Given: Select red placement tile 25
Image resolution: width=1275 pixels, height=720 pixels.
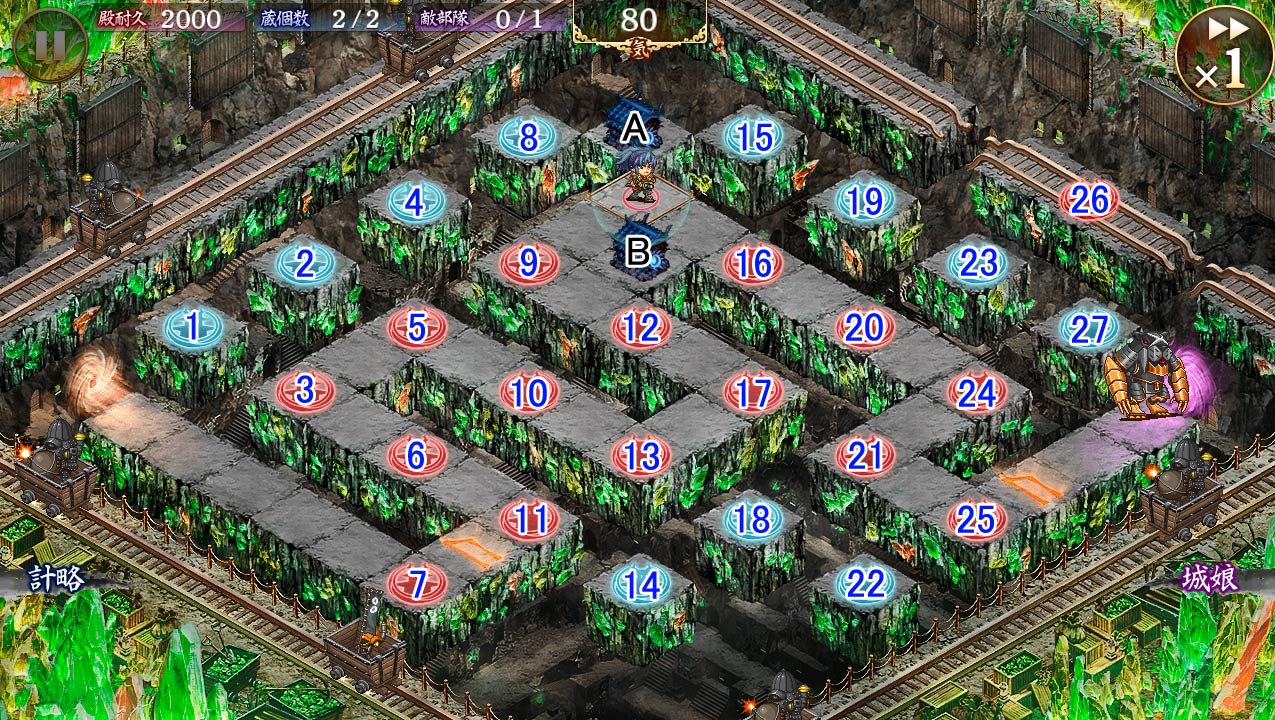Looking at the screenshot, I should (x=977, y=519).
